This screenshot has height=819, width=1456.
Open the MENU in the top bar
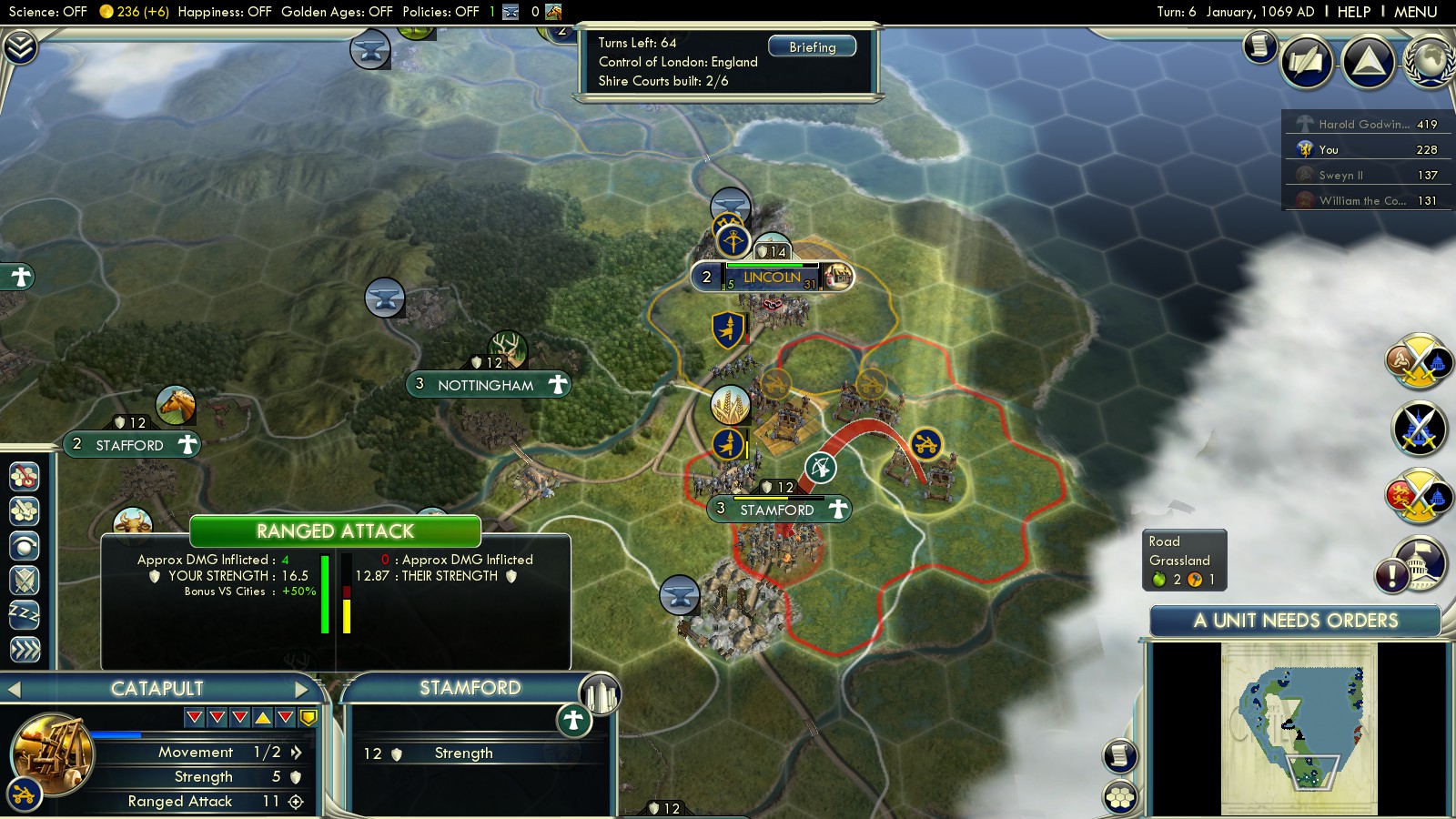coord(1415,12)
